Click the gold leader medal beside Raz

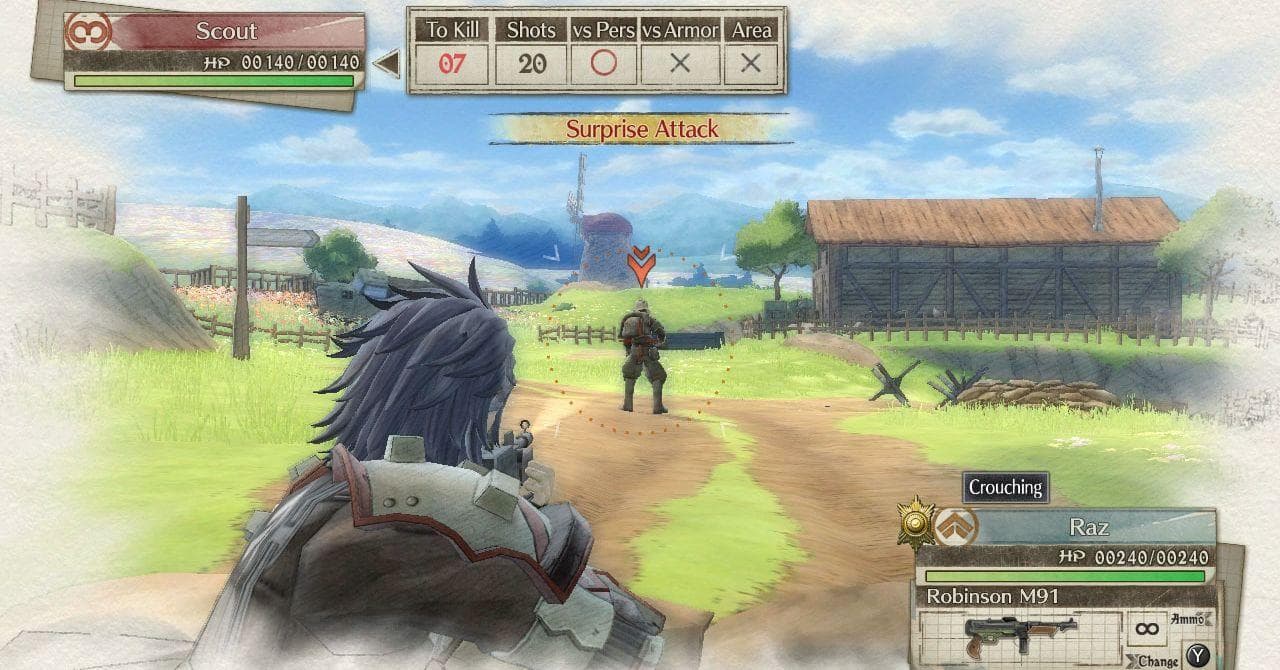tap(914, 522)
